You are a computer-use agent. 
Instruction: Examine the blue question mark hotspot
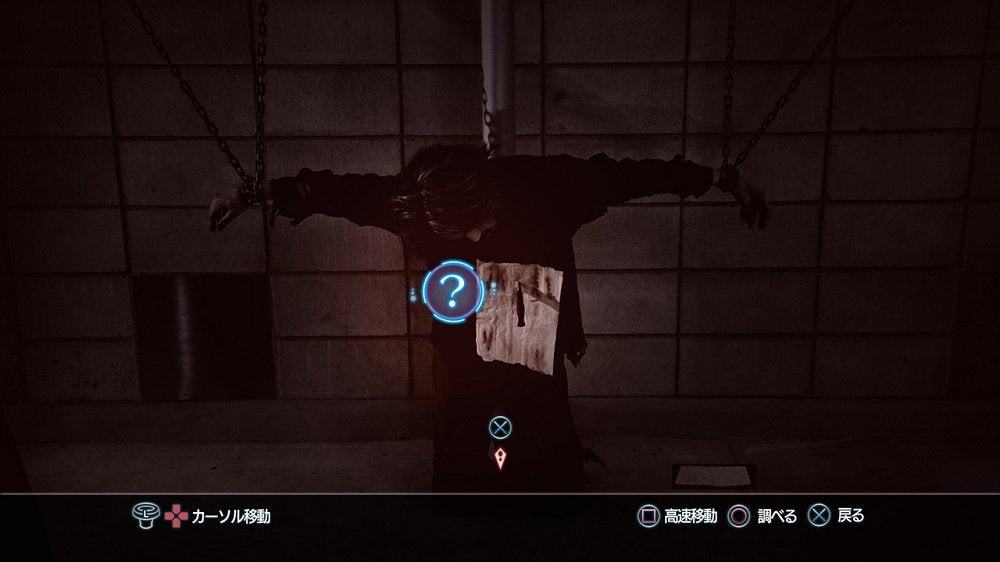point(452,291)
